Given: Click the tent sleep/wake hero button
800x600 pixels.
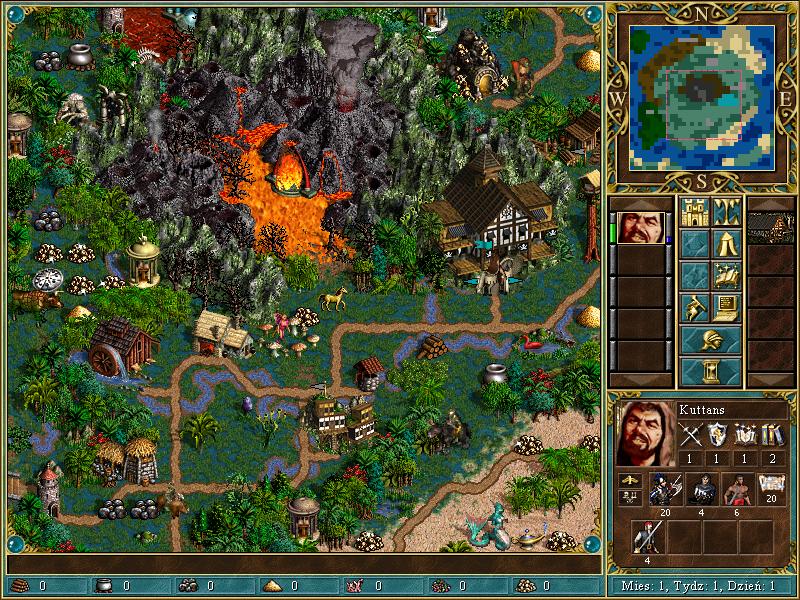Looking at the screenshot, I should click(726, 243).
